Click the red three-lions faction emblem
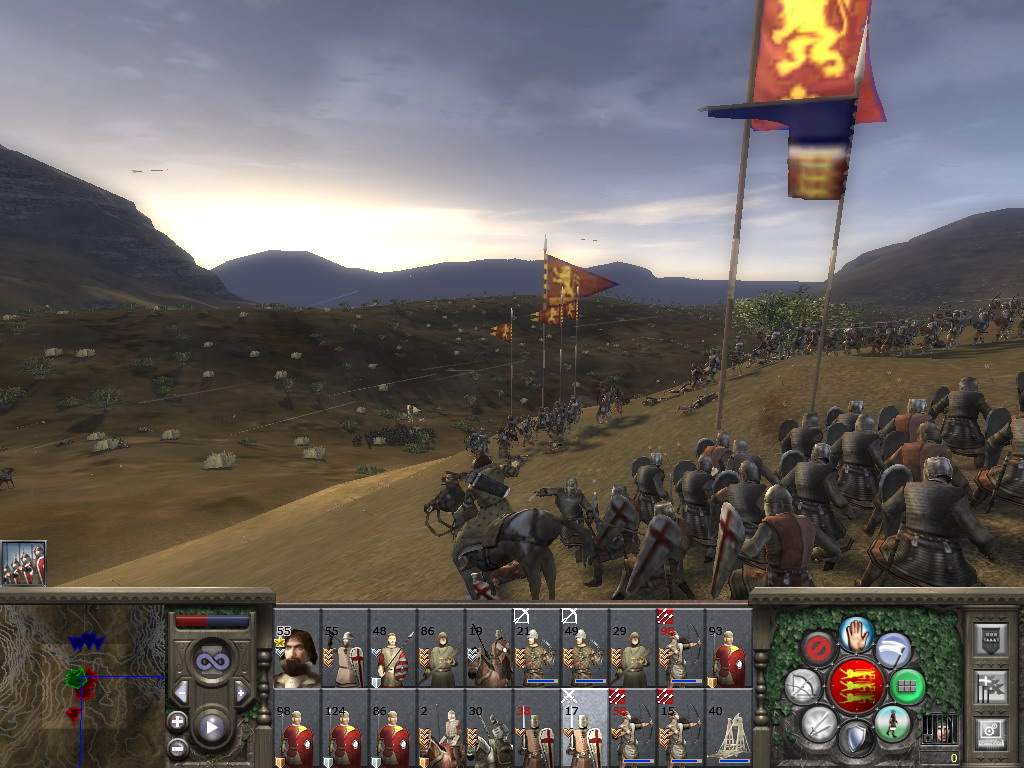Viewport: 1024px width, 768px height. 855,686
